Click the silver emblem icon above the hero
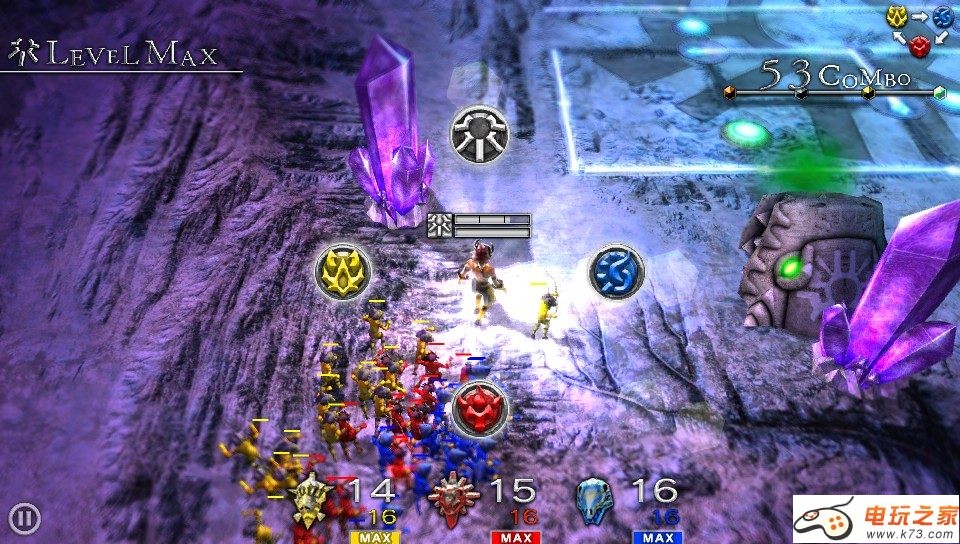 pos(479,133)
